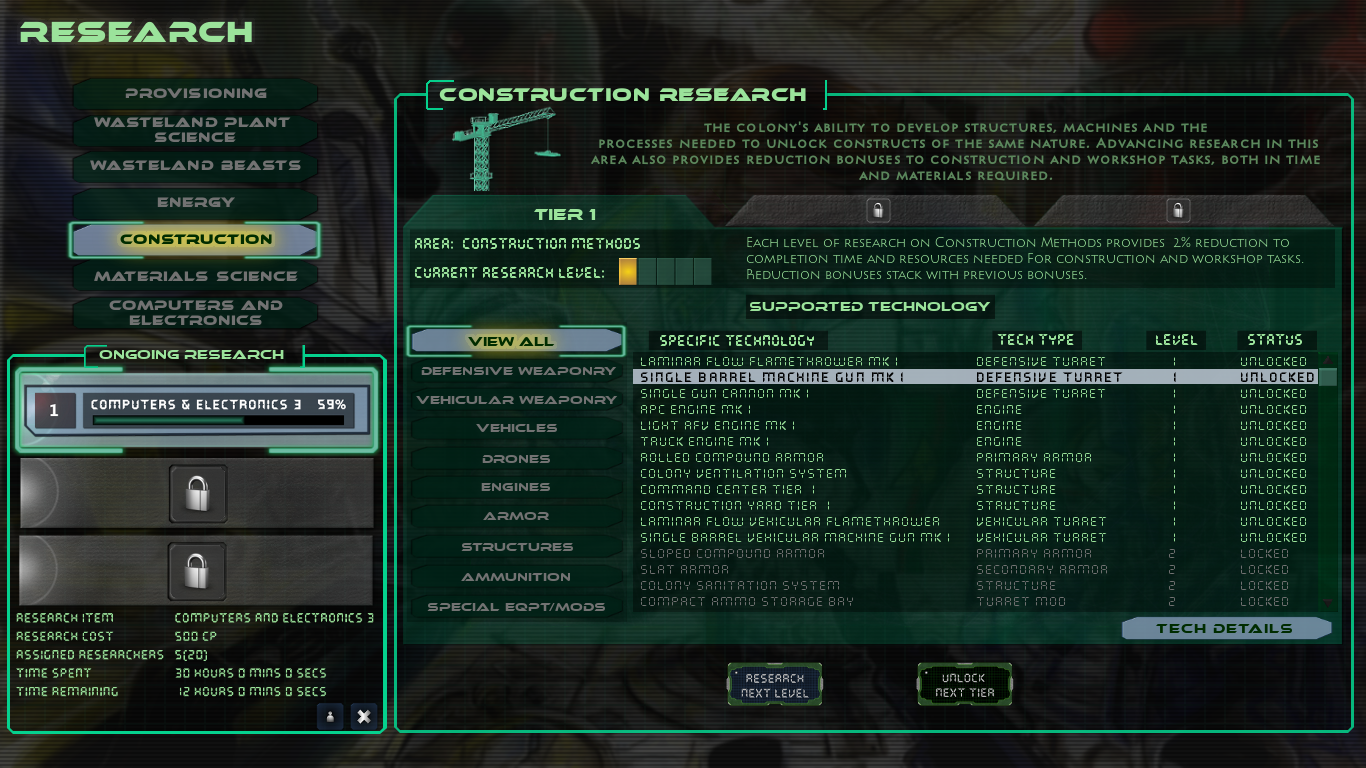Open Computers and Electronics research category

[194, 311]
